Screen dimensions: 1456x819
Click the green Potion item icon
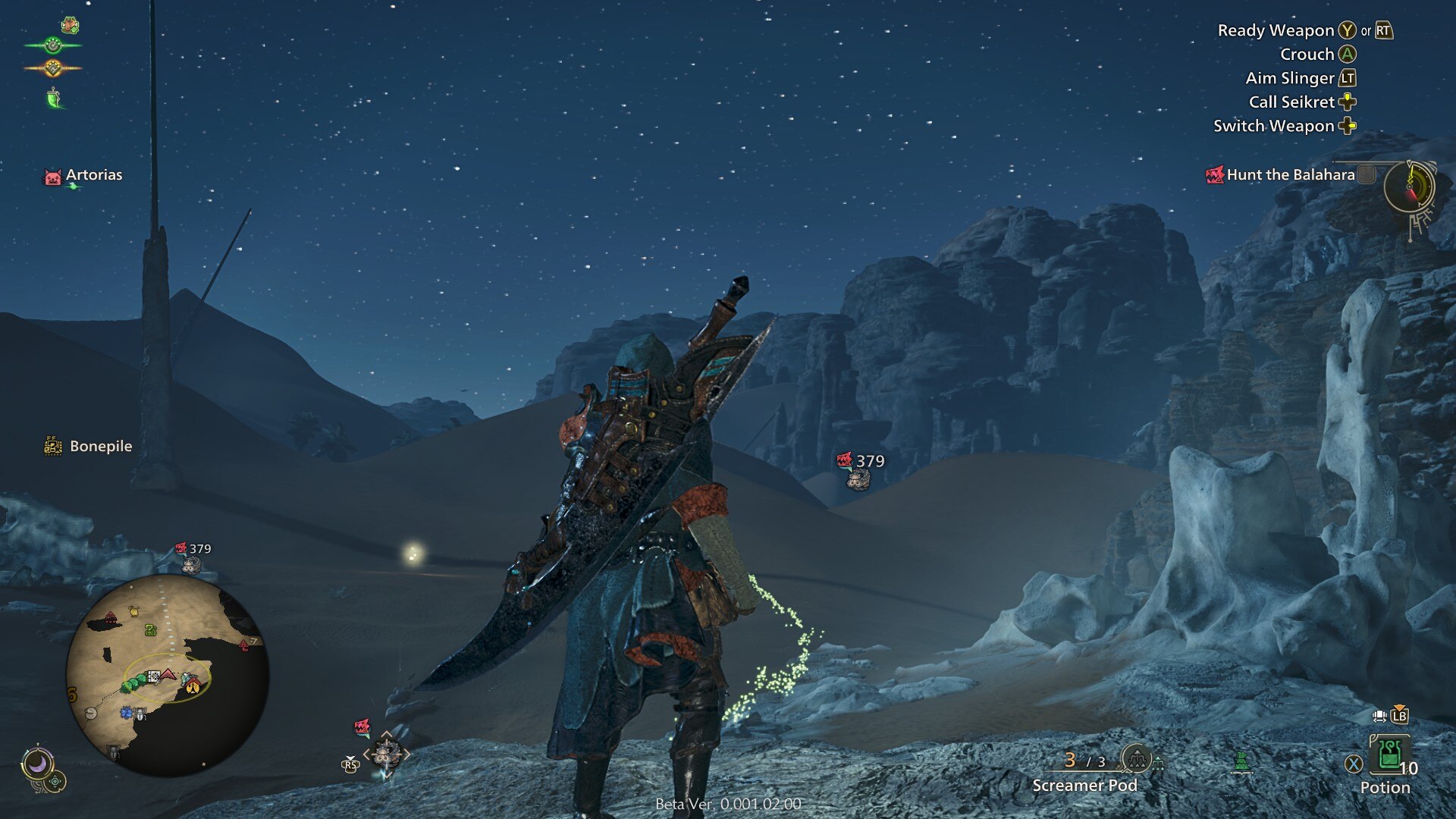[x=1391, y=755]
